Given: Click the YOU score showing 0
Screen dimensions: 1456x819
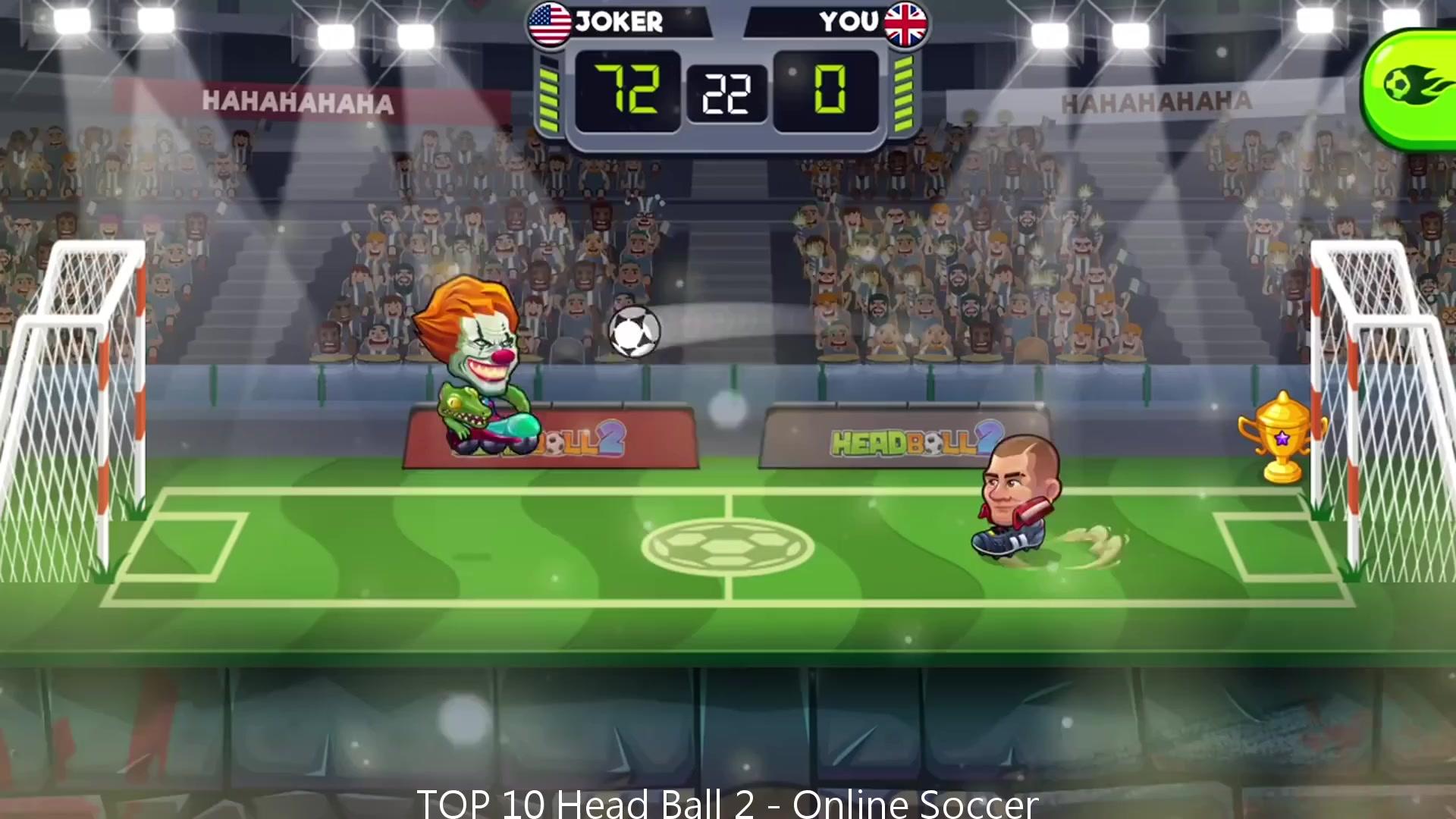Looking at the screenshot, I should click(830, 89).
